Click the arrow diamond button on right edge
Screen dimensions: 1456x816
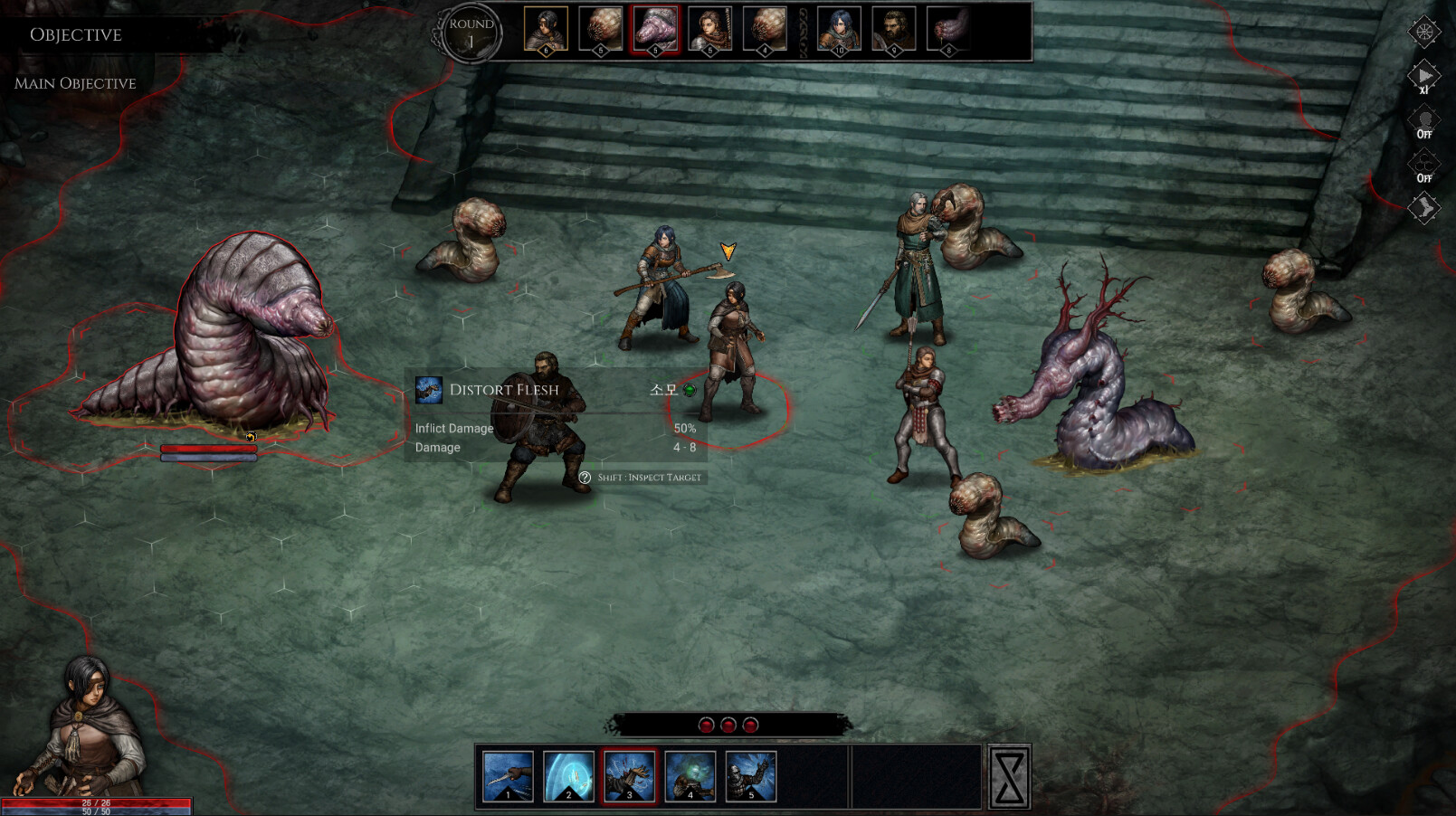[x=1423, y=209]
